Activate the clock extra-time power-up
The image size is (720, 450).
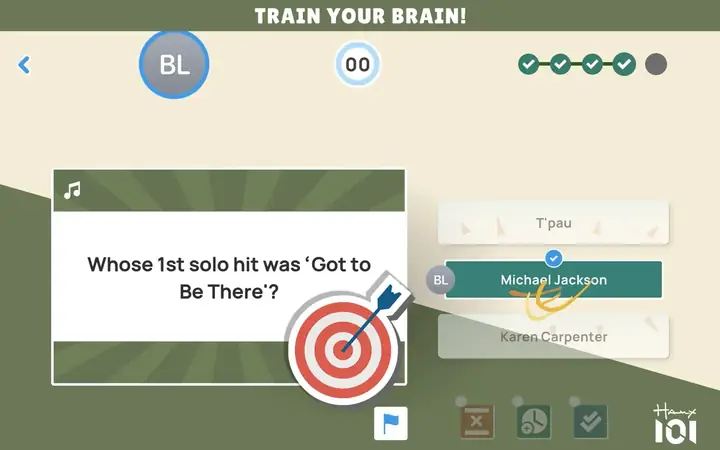534,422
